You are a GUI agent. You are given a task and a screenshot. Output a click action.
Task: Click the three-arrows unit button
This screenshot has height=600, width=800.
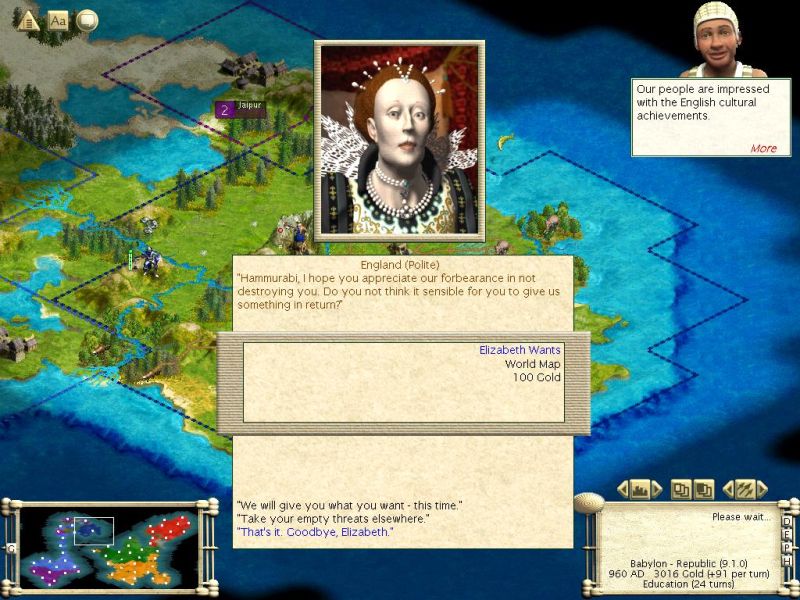click(744, 489)
